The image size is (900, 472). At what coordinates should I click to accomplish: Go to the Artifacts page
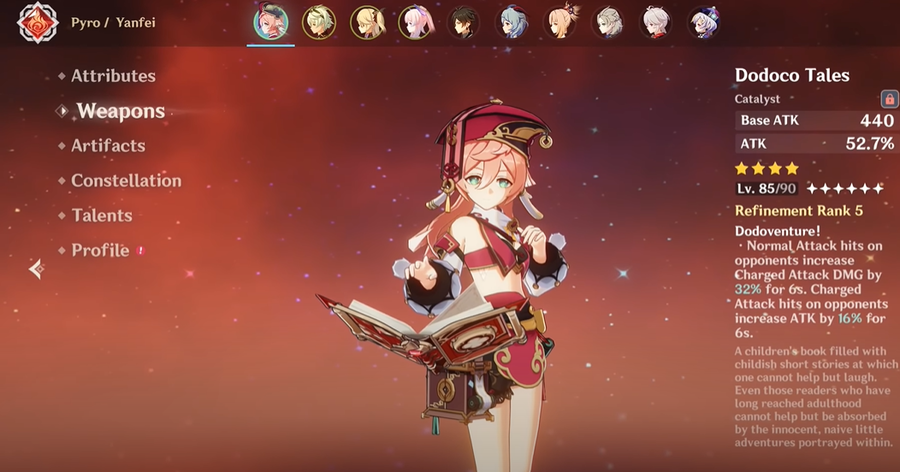tap(108, 146)
